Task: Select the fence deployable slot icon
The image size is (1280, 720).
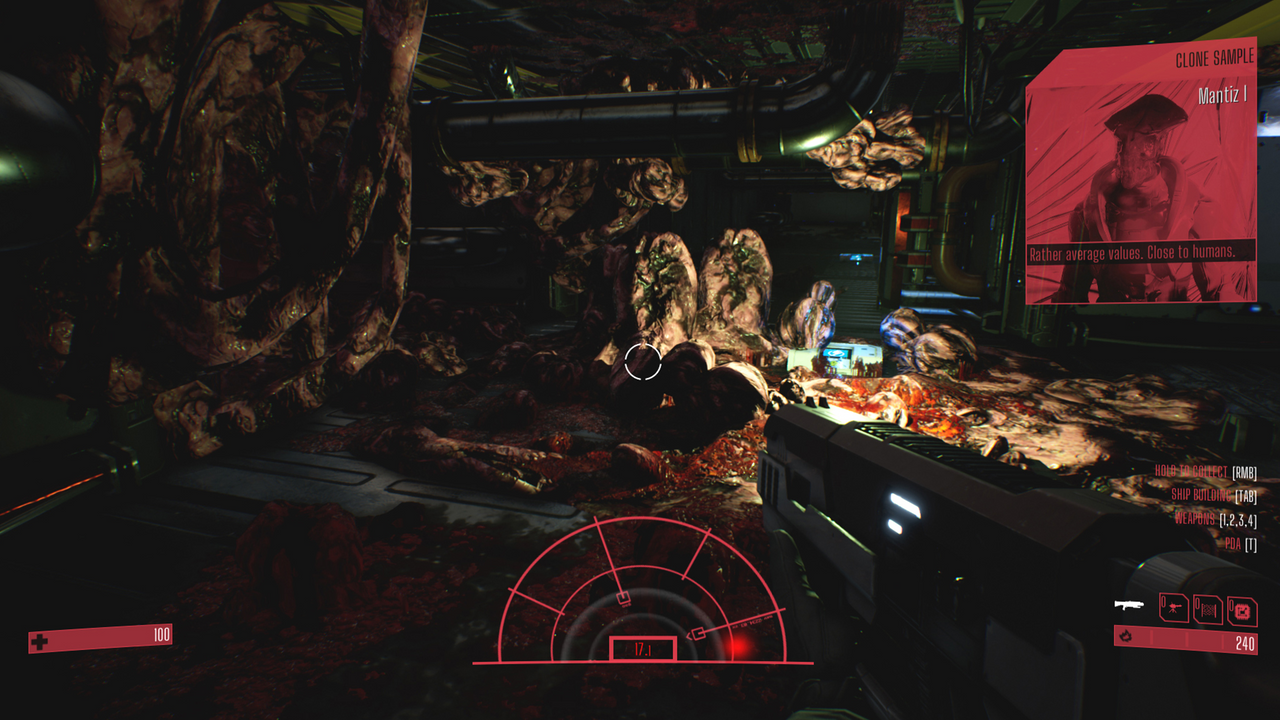Action: coord(1208,608)
